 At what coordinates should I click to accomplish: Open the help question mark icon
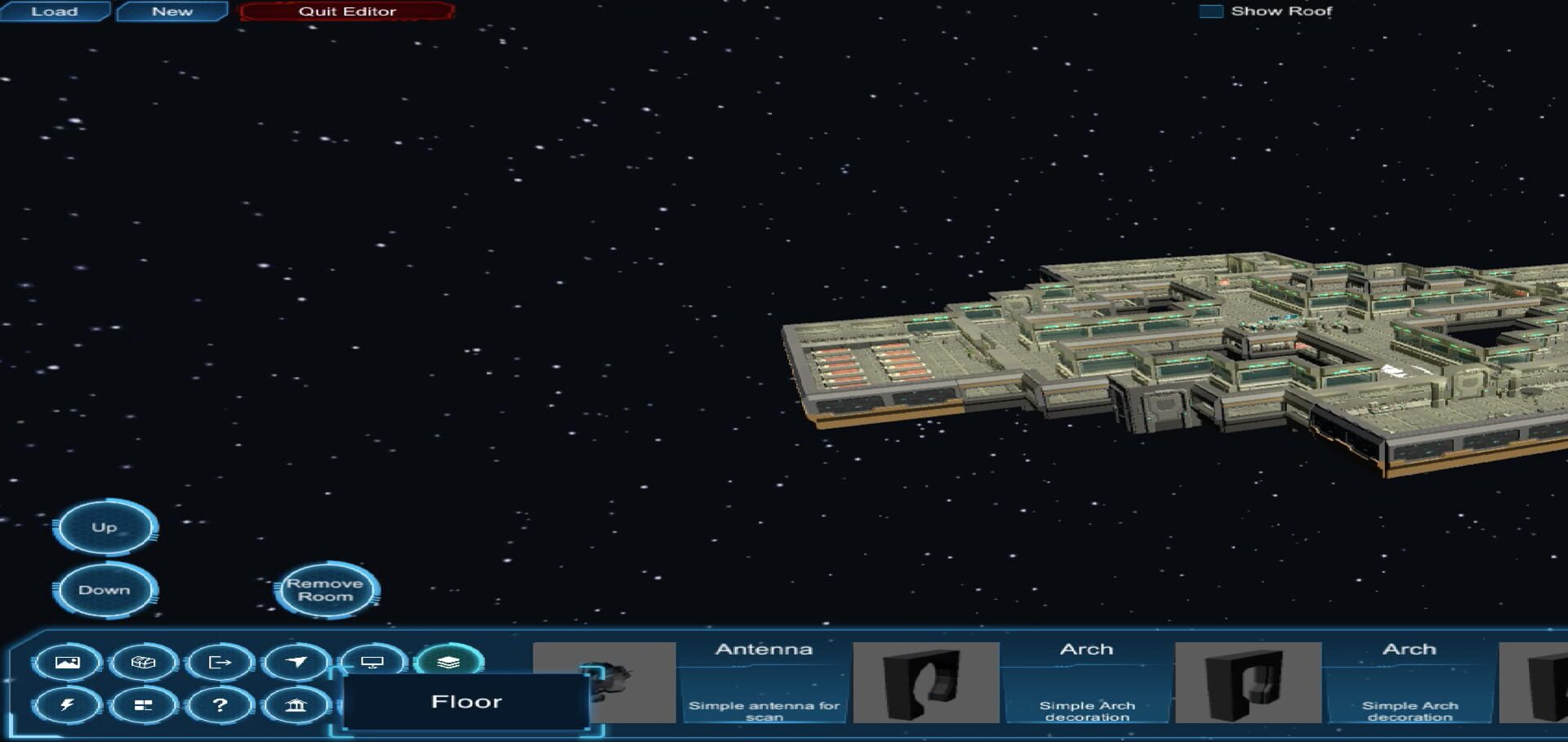(x=220, y=704)
